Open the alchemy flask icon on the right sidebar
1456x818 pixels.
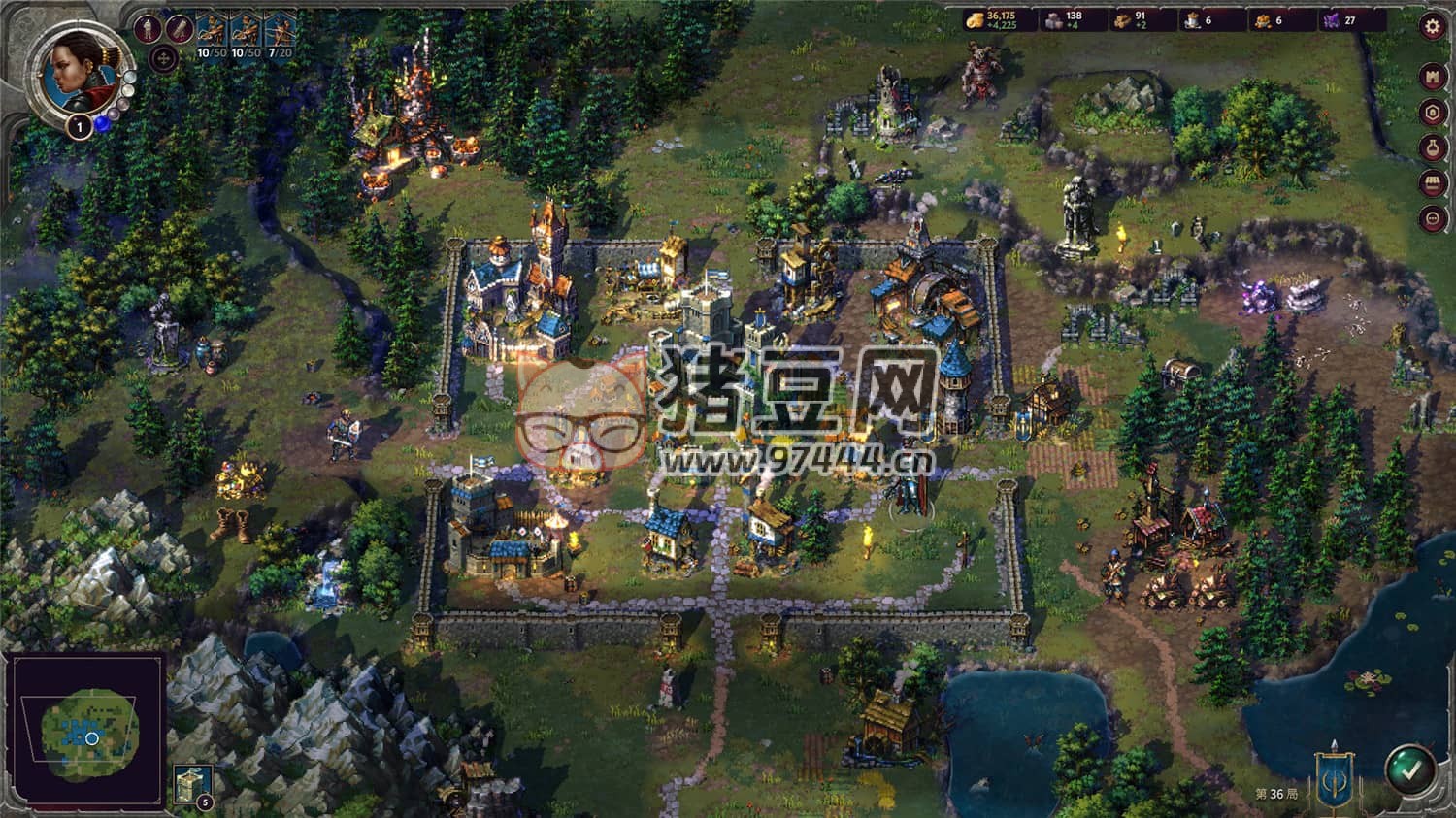[x=1433, y=147]
